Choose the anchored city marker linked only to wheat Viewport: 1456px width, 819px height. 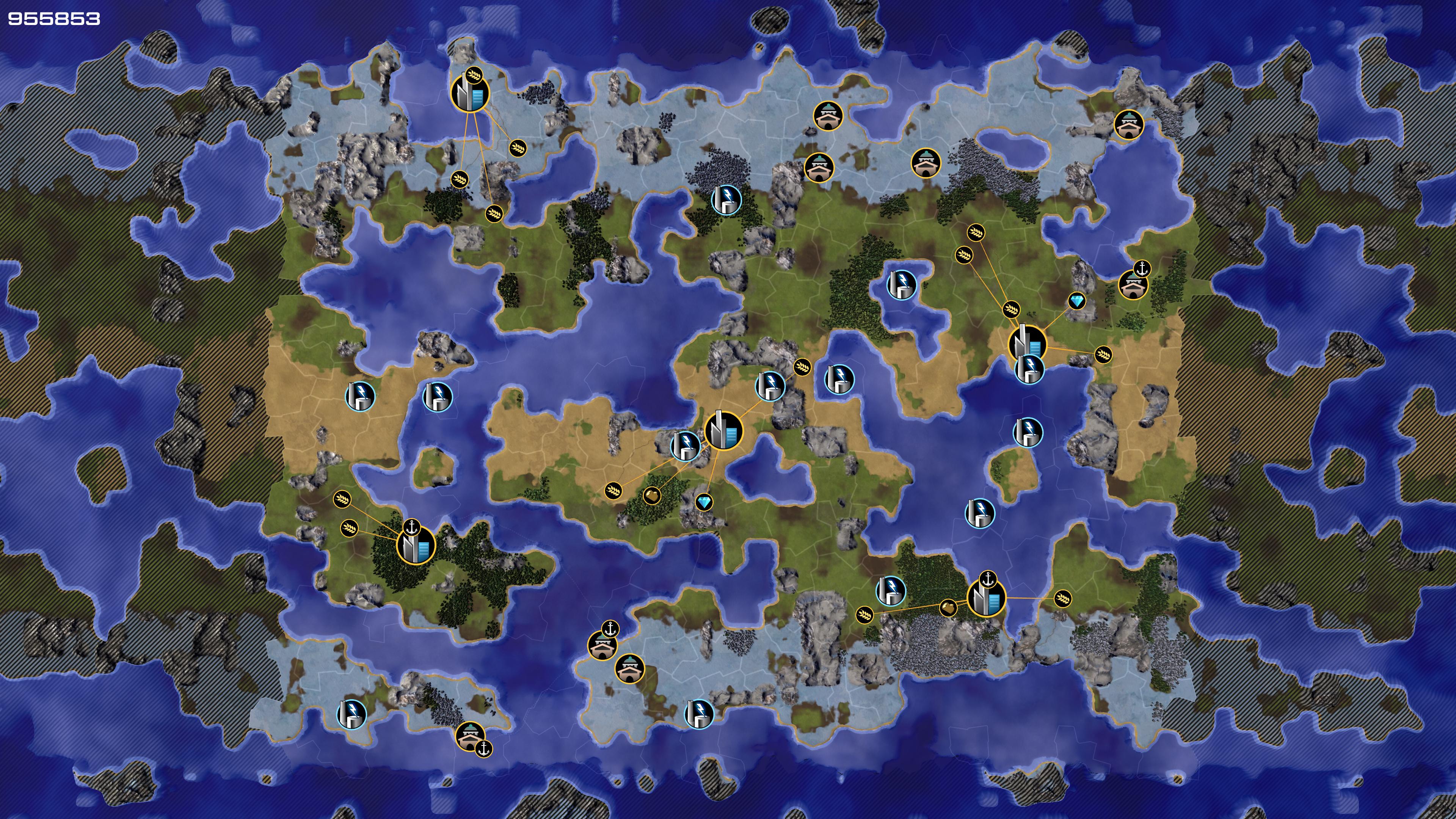coord(416,545)
